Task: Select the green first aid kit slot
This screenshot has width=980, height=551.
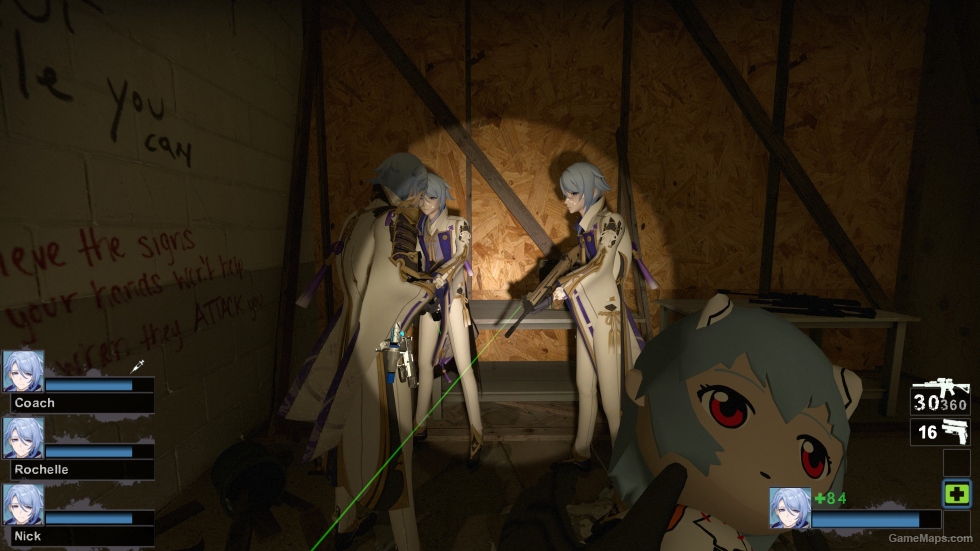Action: pos(955,493)
